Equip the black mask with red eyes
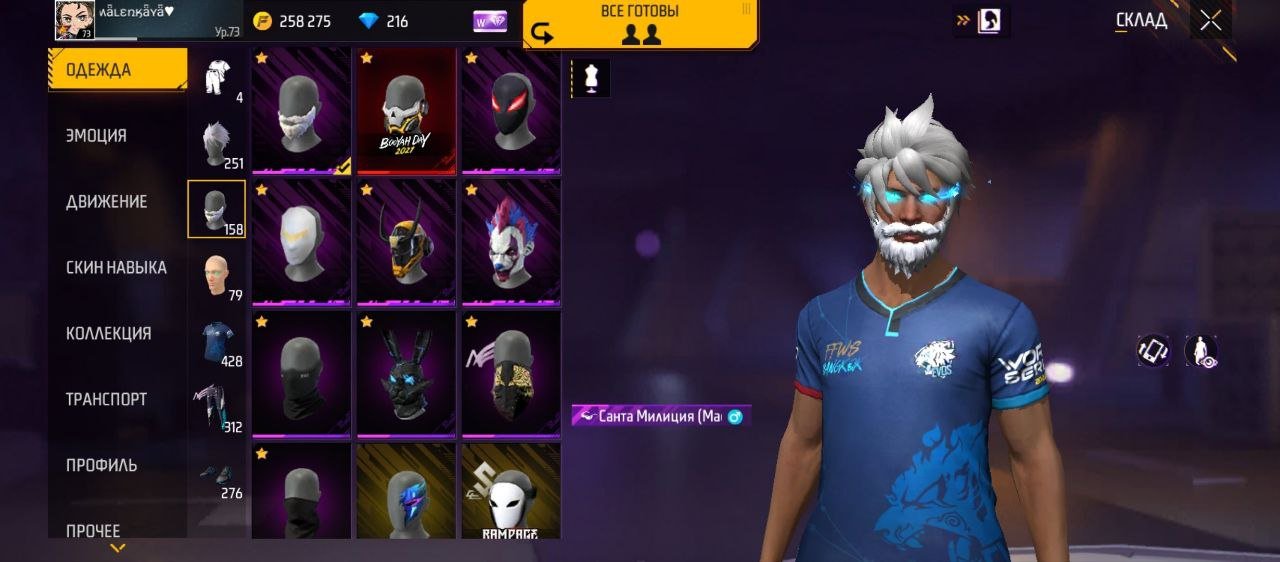The height and width of the screenshot is (562, 1280). (510, 110)
